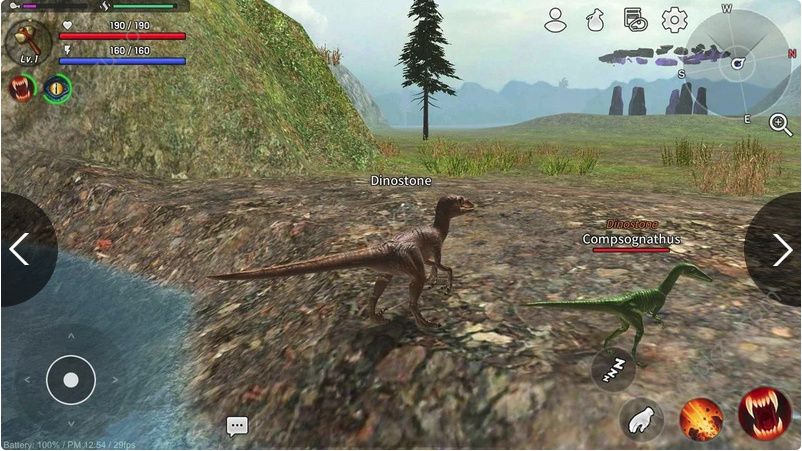Open the character profile icon
The height and width of the screenshot is (451, 802).
[556, 19]
